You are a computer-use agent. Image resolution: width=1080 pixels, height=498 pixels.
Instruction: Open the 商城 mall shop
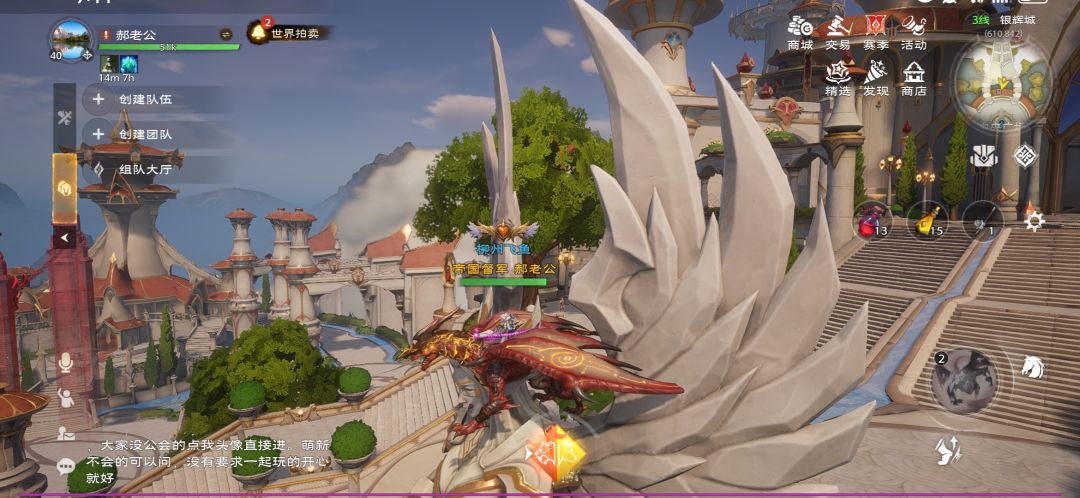800,31
